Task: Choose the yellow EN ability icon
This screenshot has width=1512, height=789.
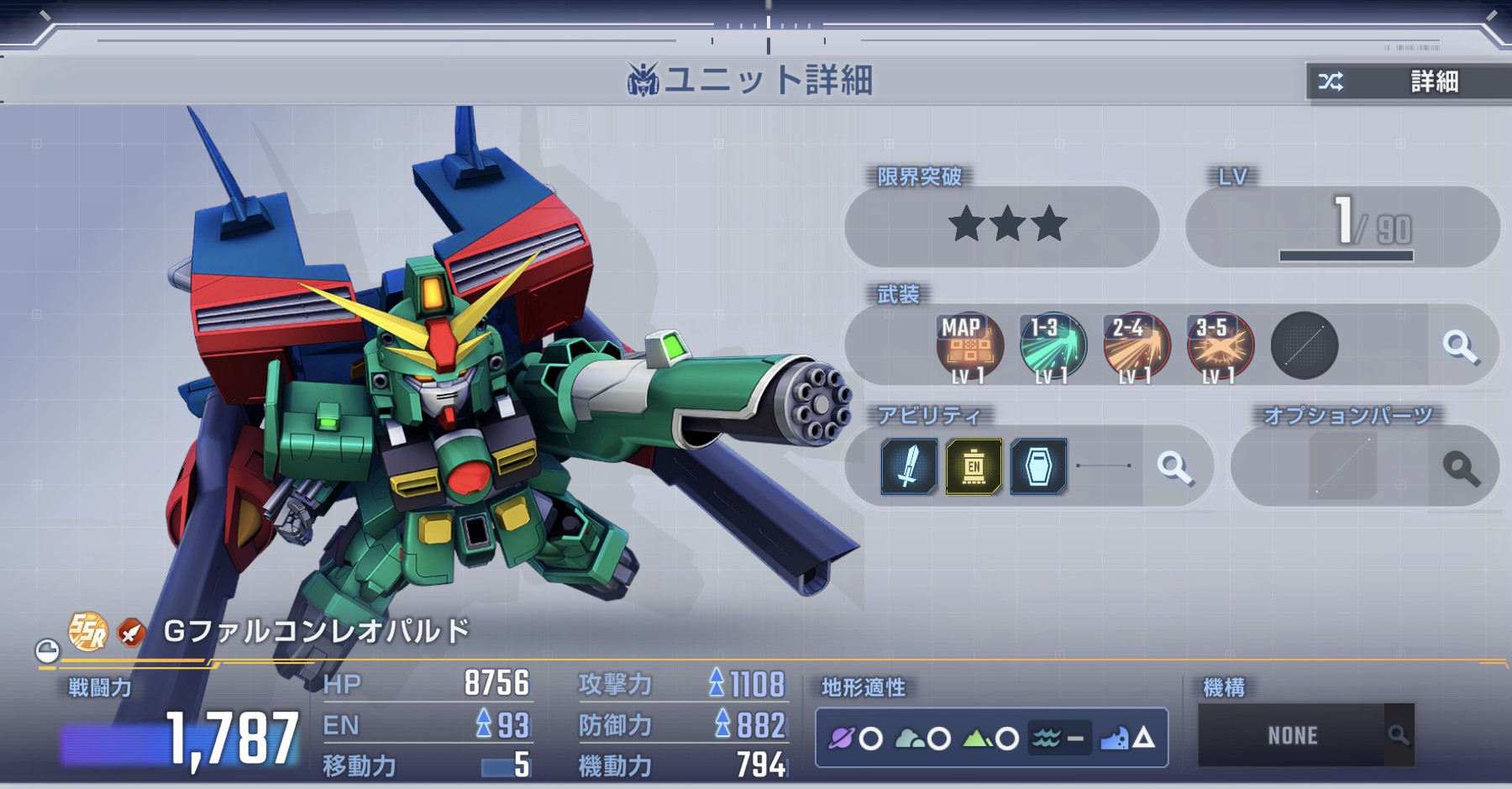Action: 974,466
